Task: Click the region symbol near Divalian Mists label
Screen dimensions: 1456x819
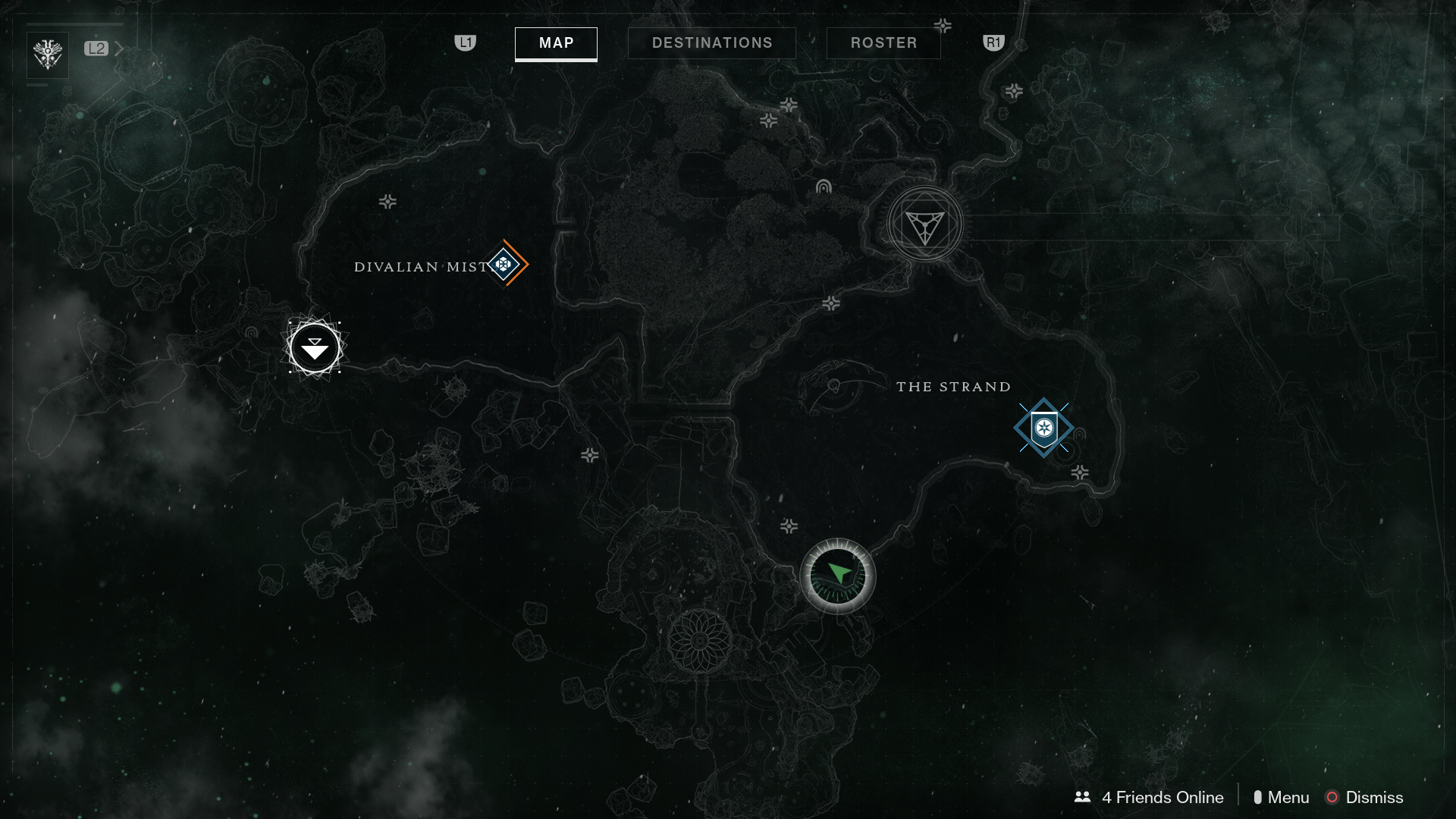Action: [387, 200]
